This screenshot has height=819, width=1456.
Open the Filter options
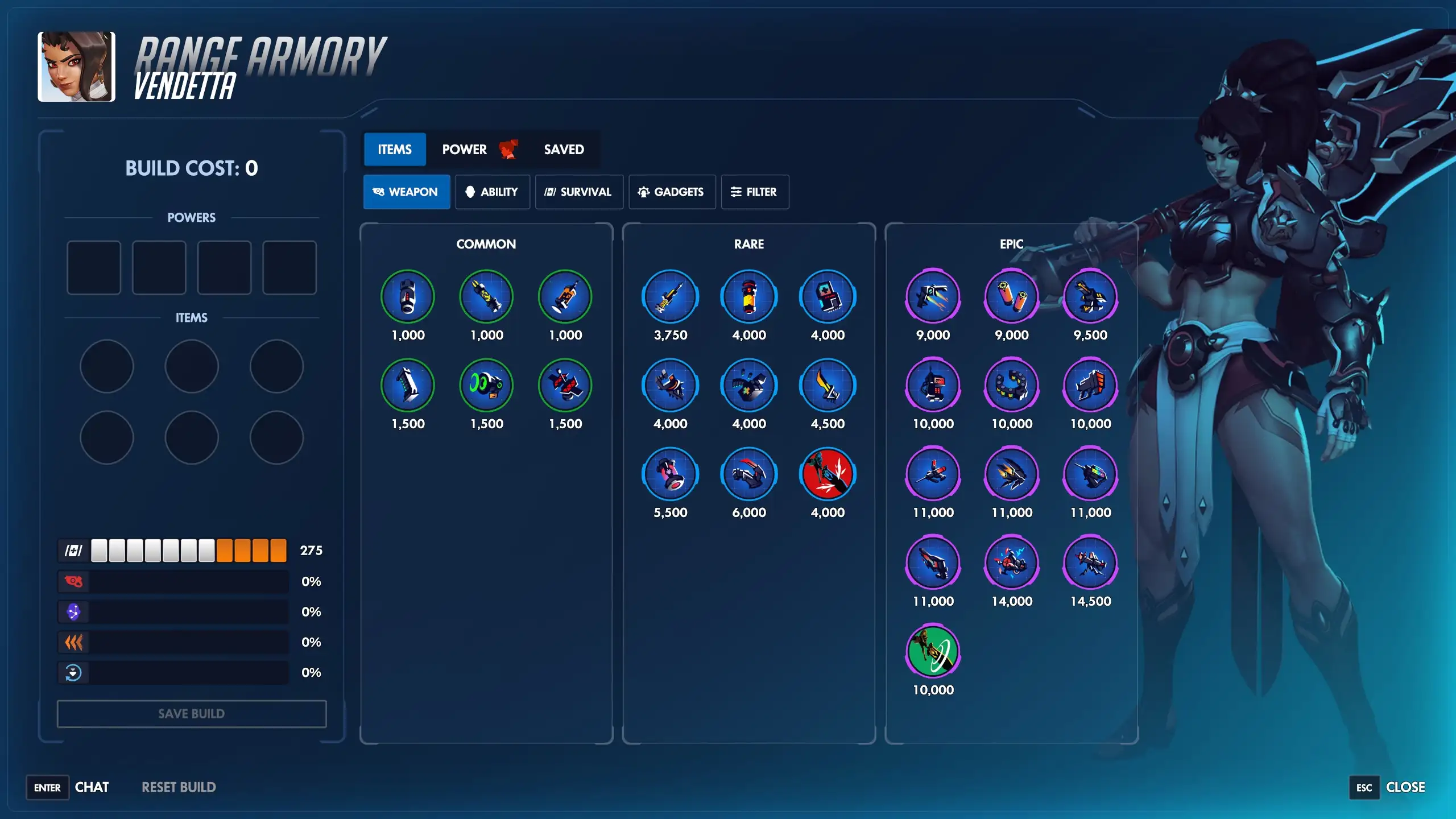coord(755,192)
